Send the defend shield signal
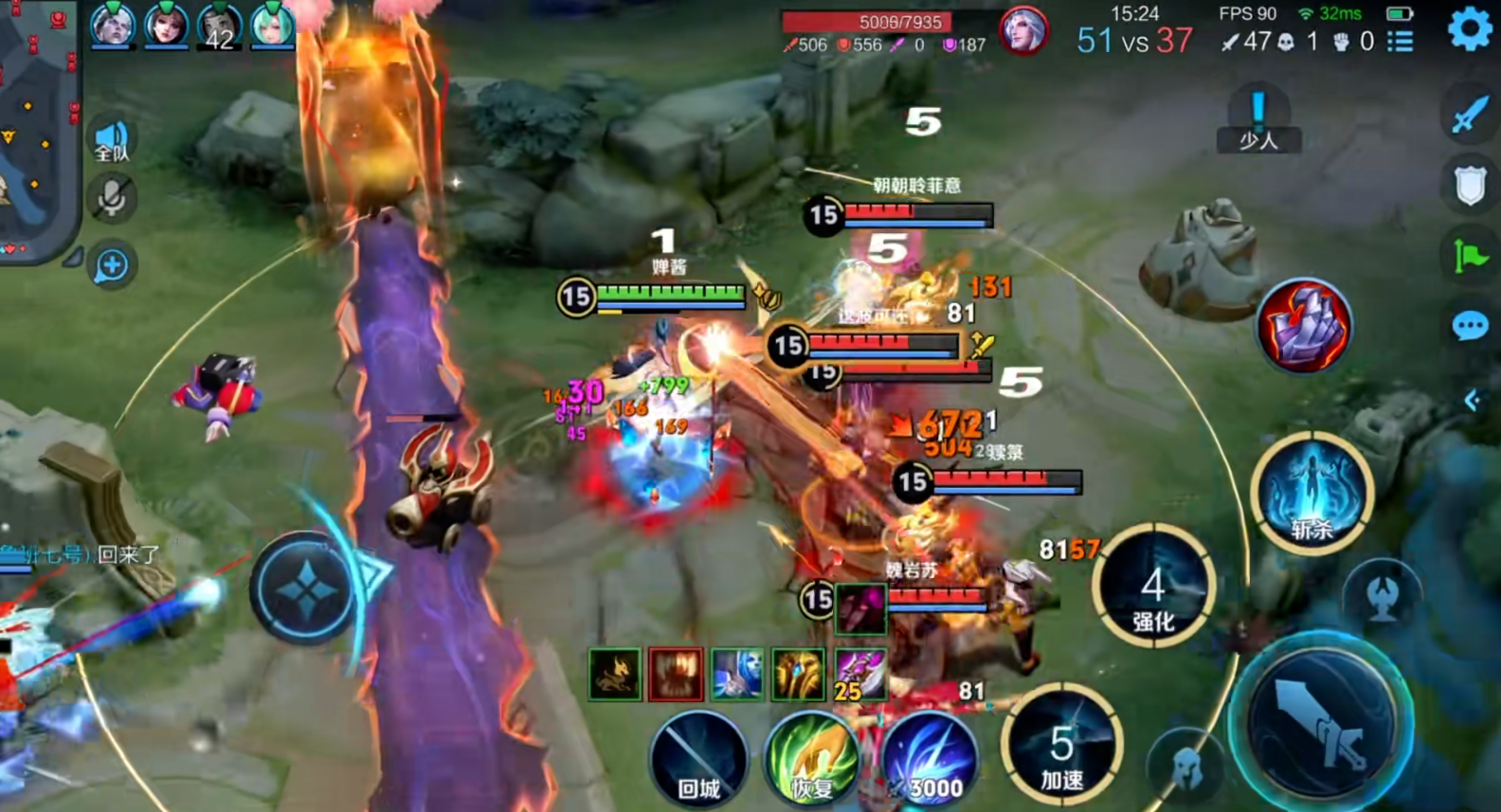The image size is (1501, 812). [x=1470, y=186]
